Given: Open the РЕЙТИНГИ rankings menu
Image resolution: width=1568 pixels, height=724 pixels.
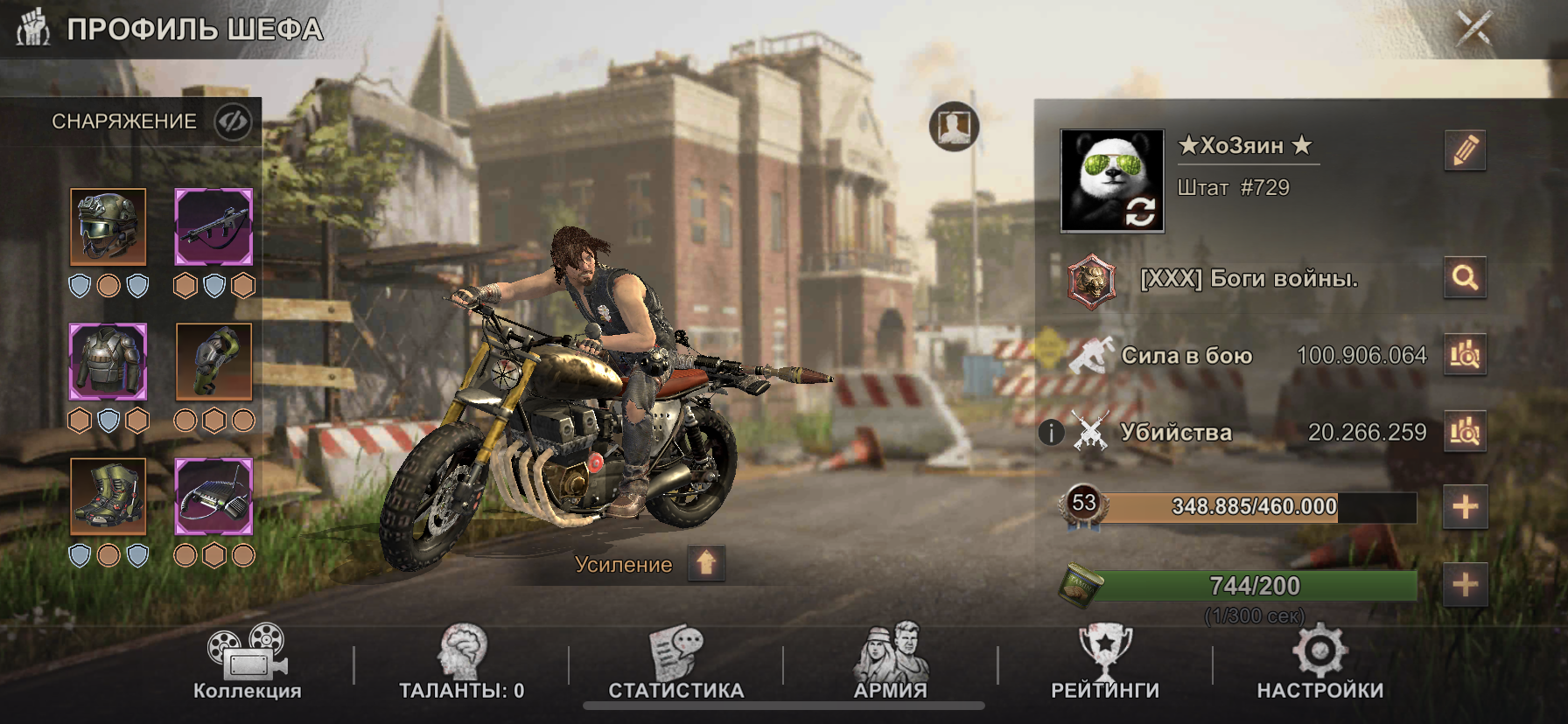Looking at the screenshot, I should pos(1105,664).
